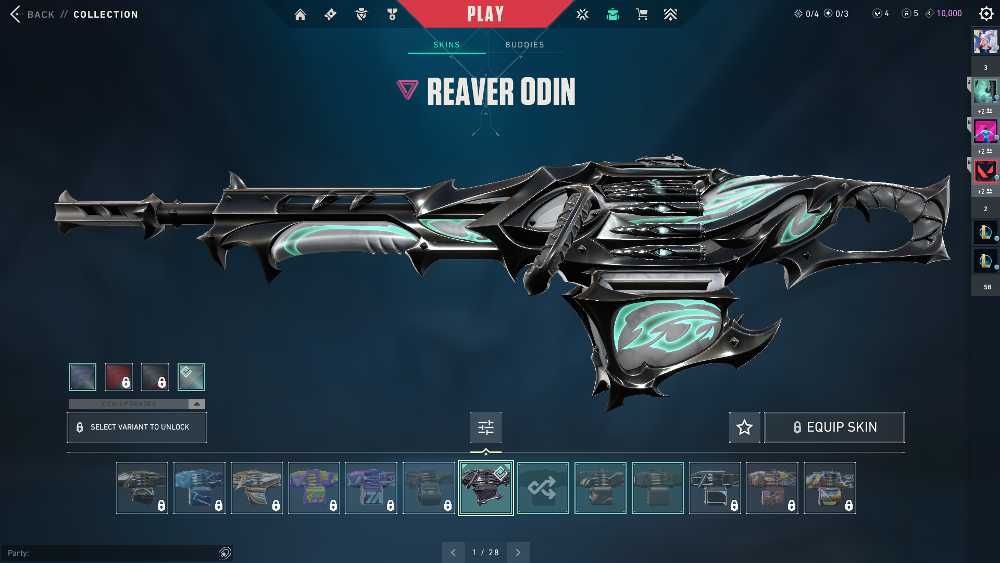The height and width of the screenshot is (563, 1000).
Task: Click the Select Variant to Unlock button
Action: point(136,427)
